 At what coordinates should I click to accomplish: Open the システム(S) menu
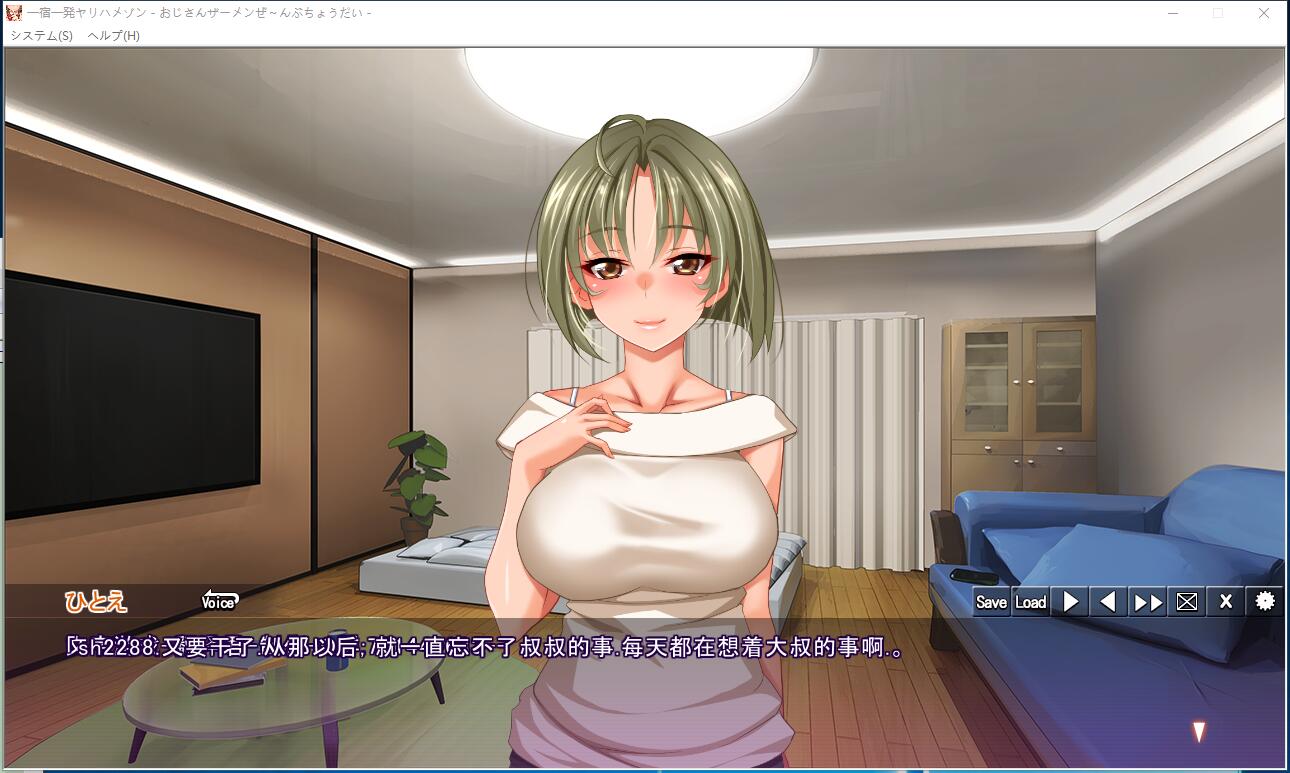point(42,35)
